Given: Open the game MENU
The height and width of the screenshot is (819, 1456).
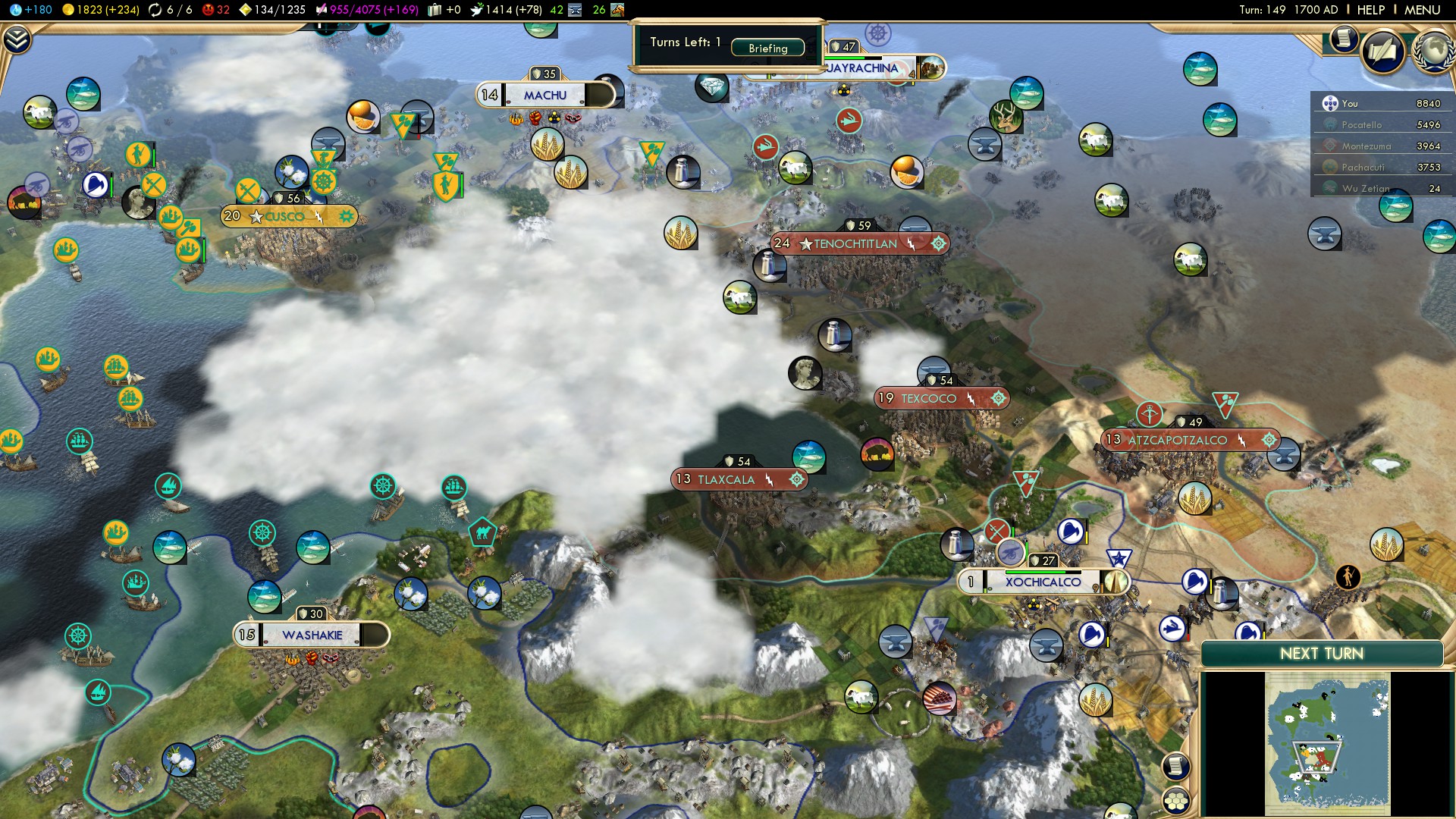Looking at the screenshot, I should (x=1422, y=10).
